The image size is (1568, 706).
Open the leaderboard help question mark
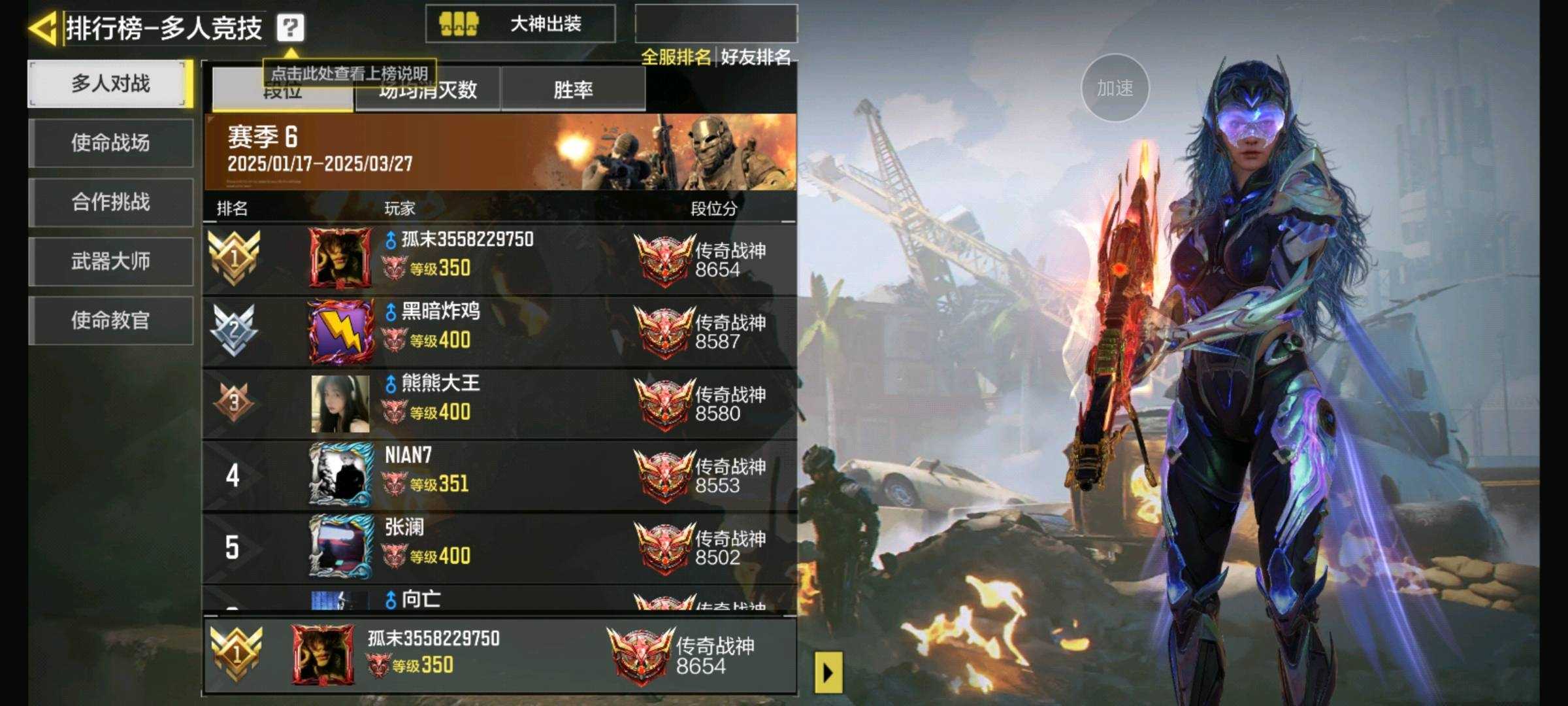click(290, 28)
